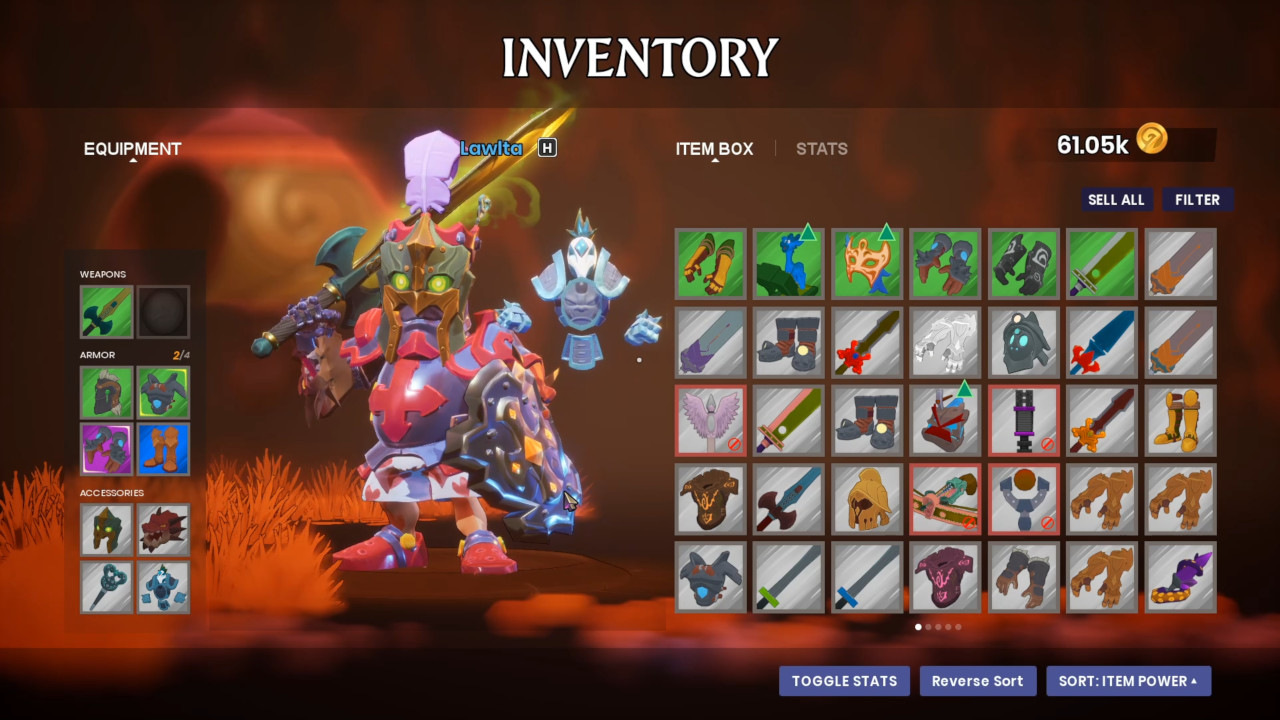1280x720 pixels.
Task: Select the ITEM BOX tab
Action: (714, 149)
